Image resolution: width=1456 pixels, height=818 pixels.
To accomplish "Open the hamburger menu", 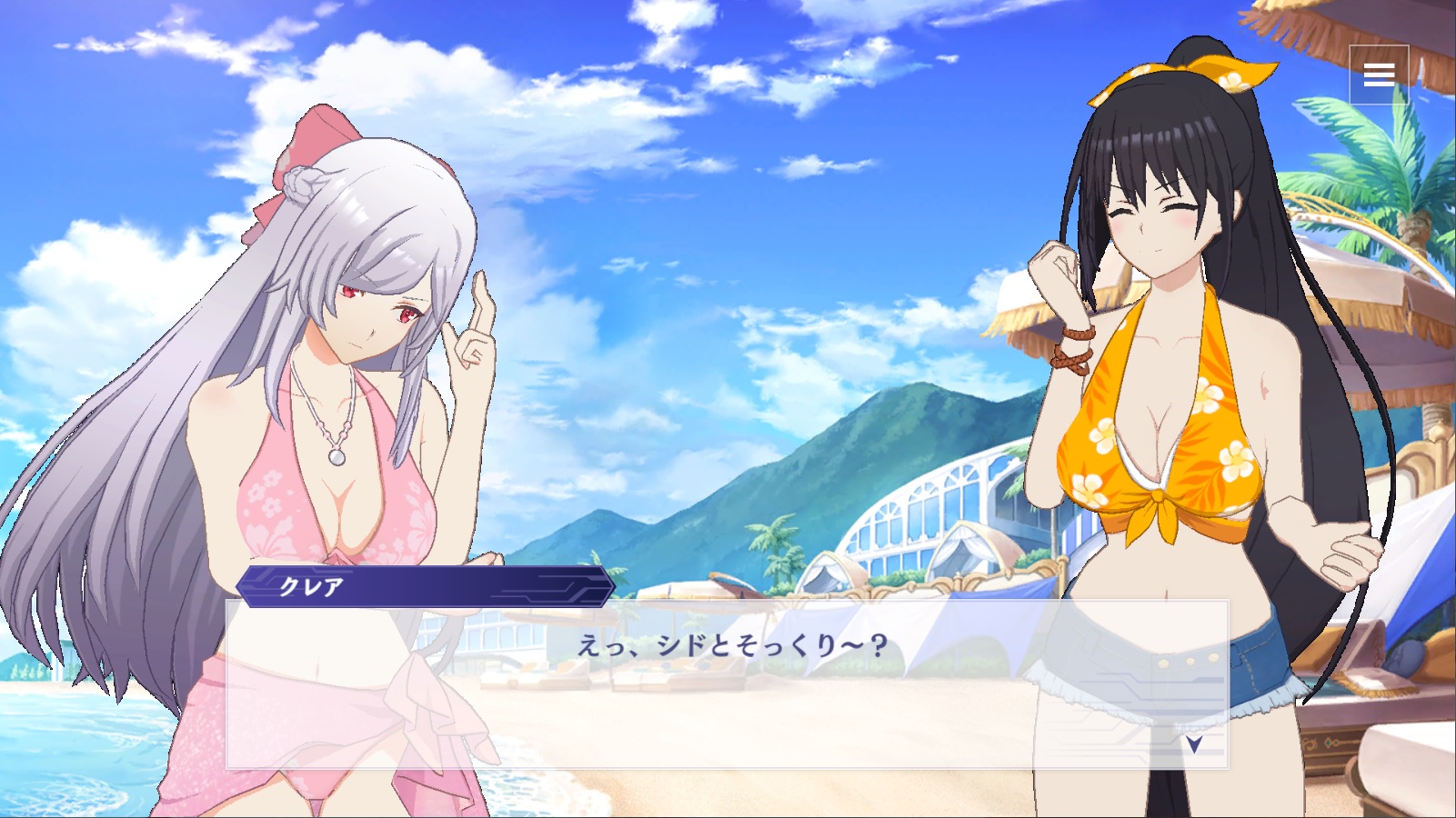I will (x=1379, y=75).
